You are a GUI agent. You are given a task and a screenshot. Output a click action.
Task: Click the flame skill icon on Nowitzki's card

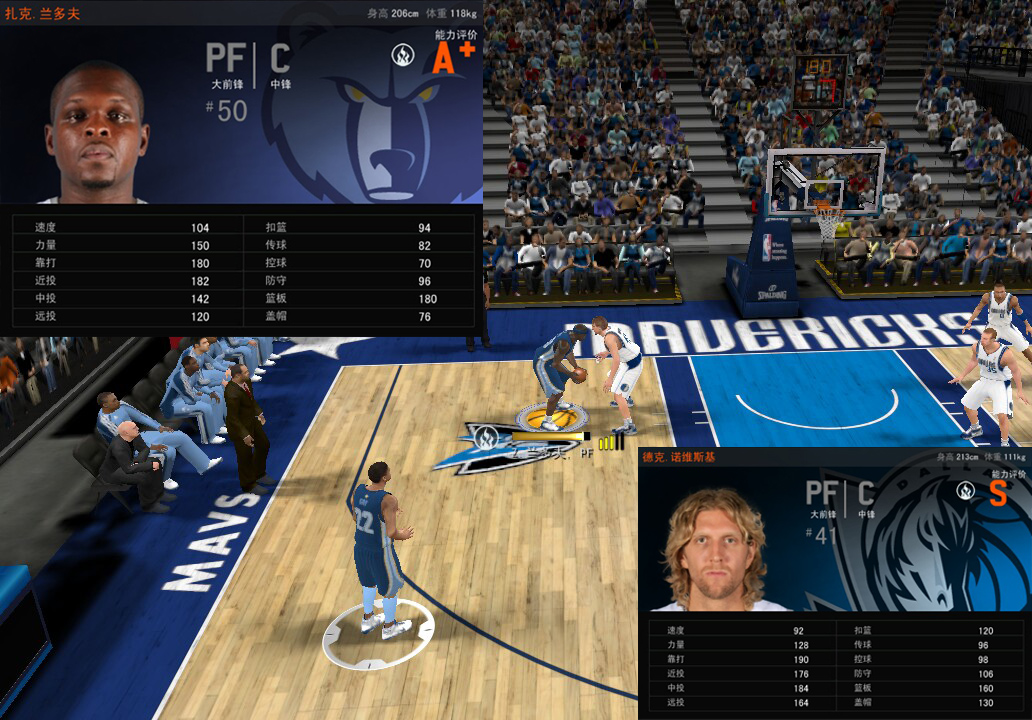pos(966,490)
